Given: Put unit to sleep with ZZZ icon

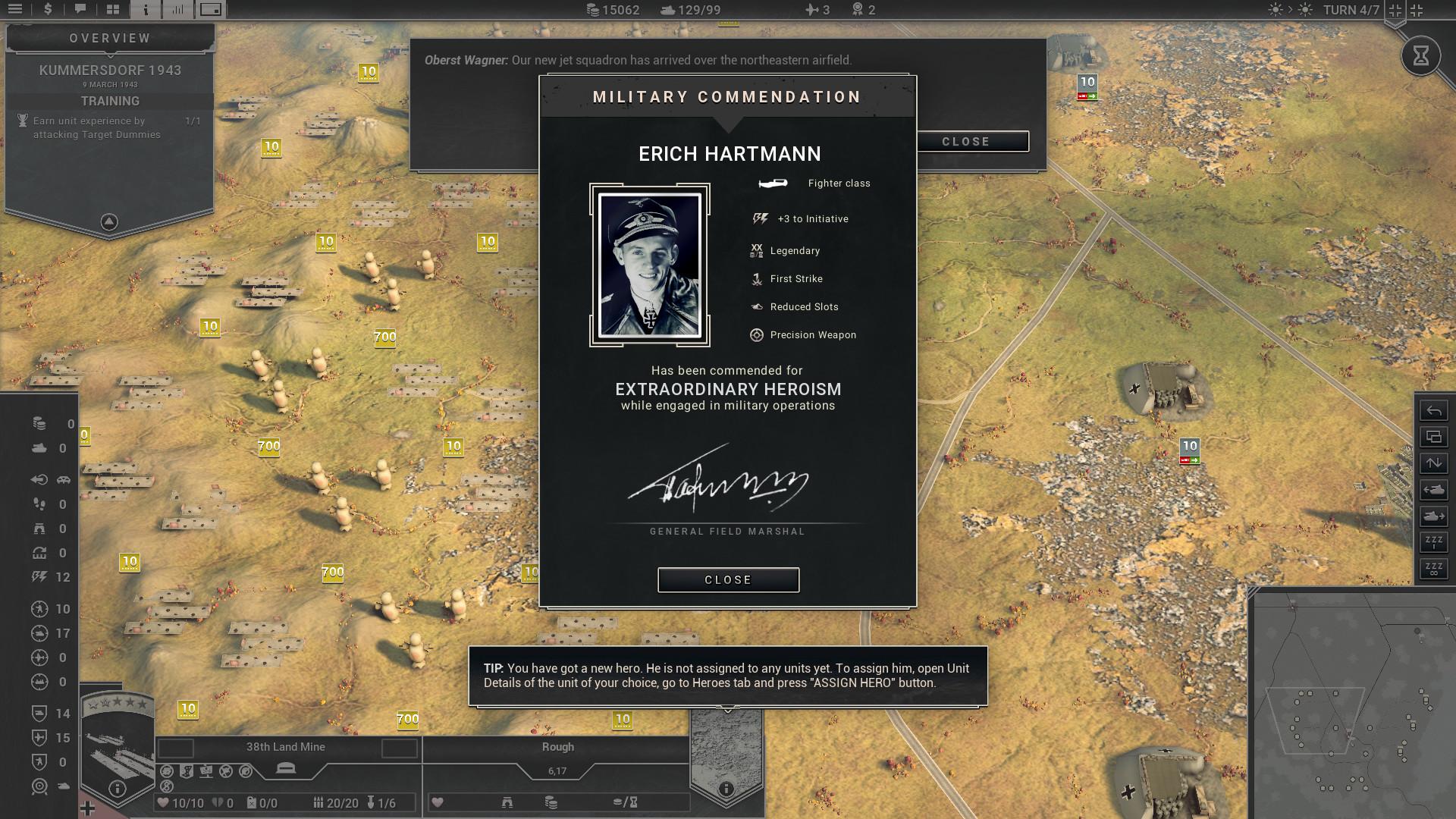Looking at the screenshot, I should [x=1432, y=541].
